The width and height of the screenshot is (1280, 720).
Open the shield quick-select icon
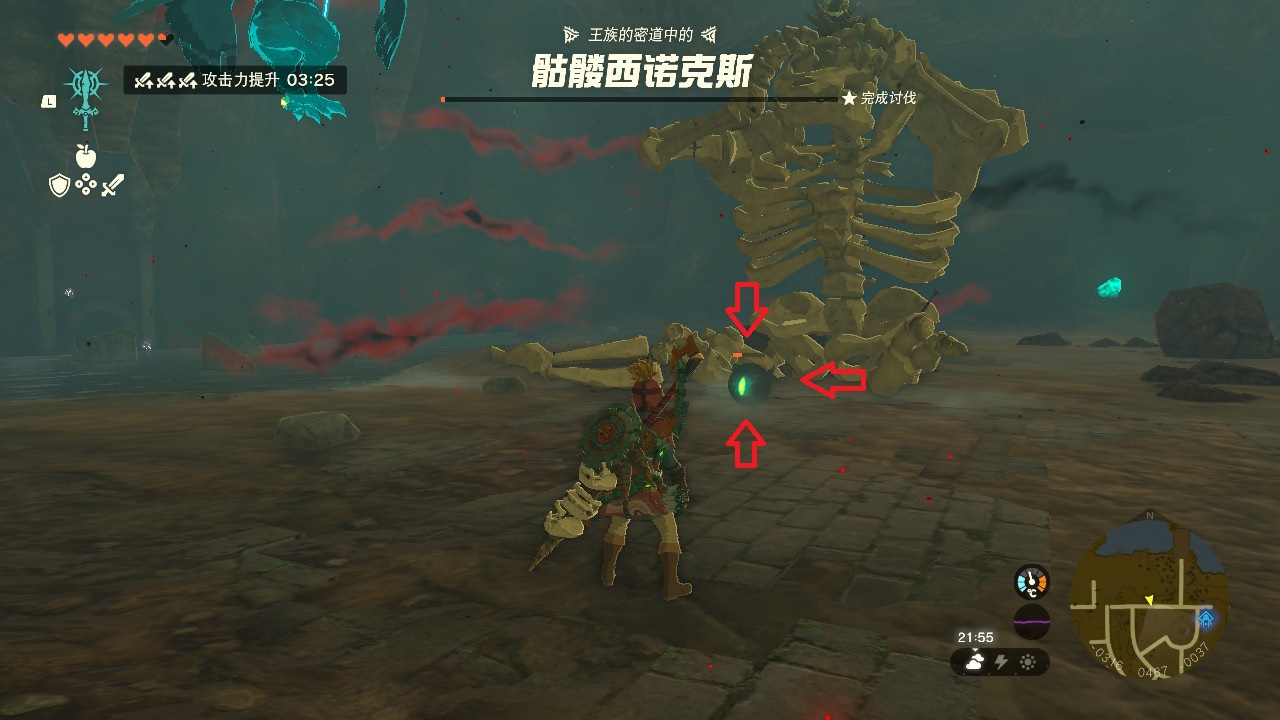59,185
